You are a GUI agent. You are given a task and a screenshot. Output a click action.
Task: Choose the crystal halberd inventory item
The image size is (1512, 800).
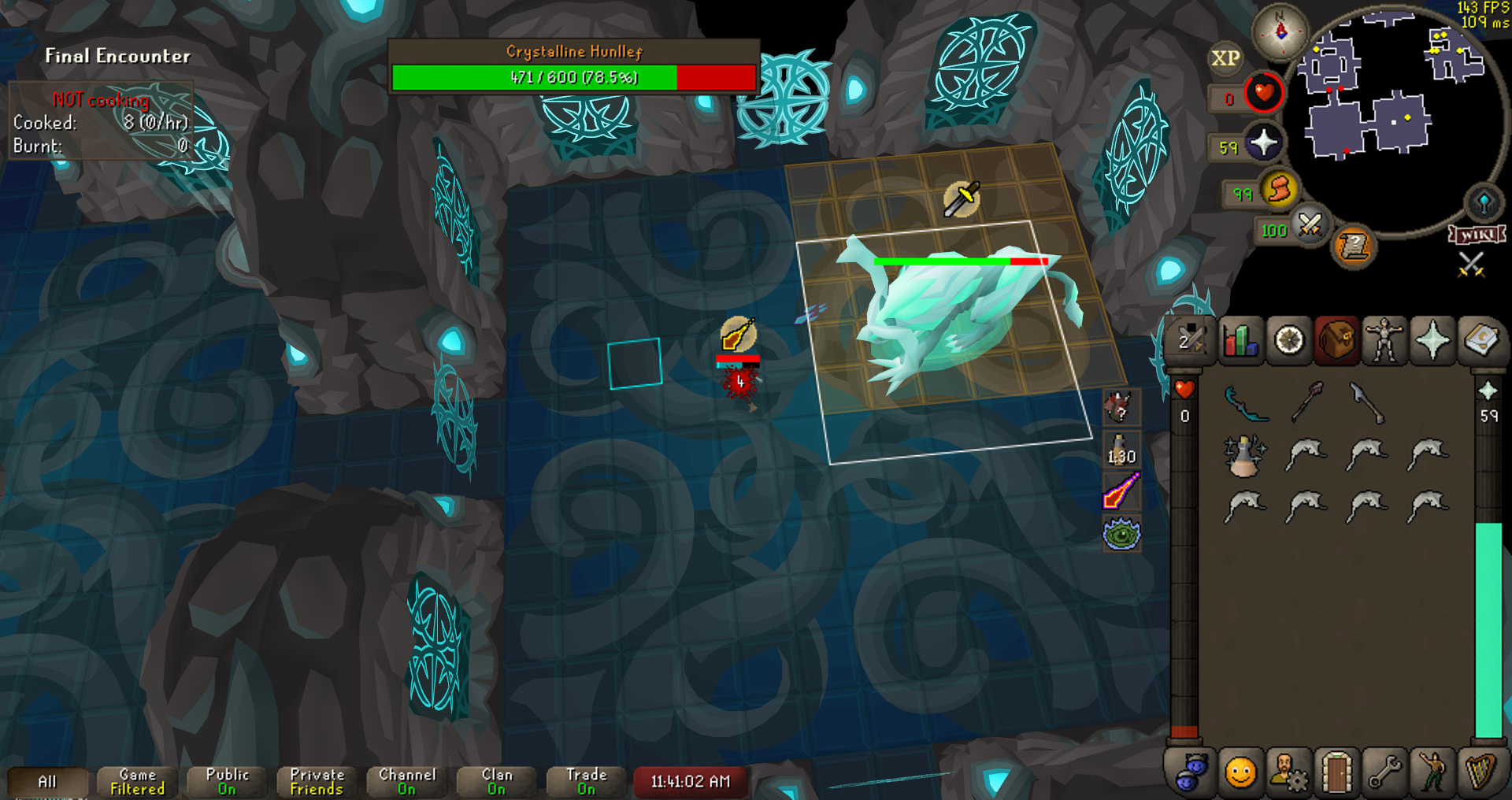coord(1367,402)
